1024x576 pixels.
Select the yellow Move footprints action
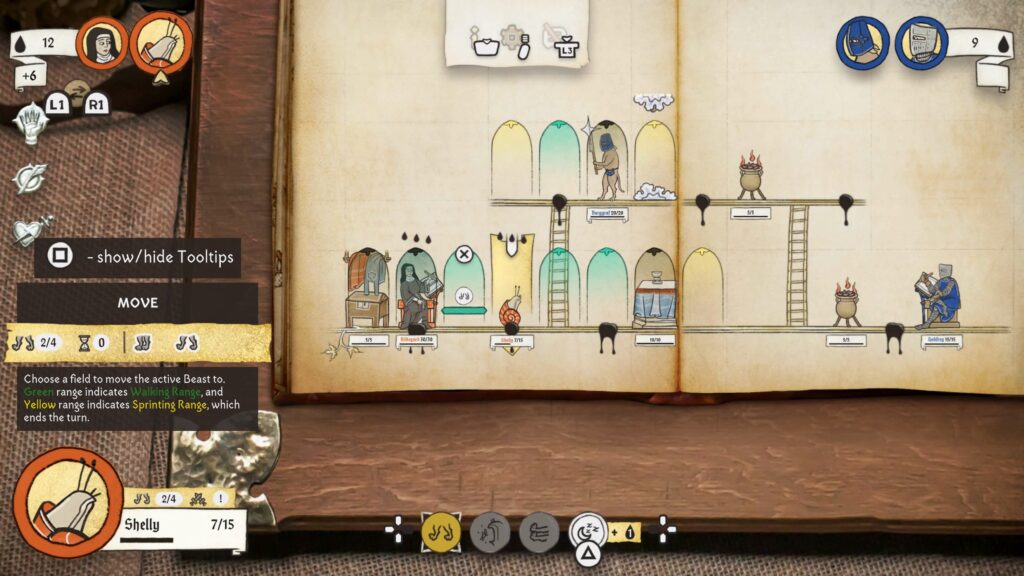(440, 531)
